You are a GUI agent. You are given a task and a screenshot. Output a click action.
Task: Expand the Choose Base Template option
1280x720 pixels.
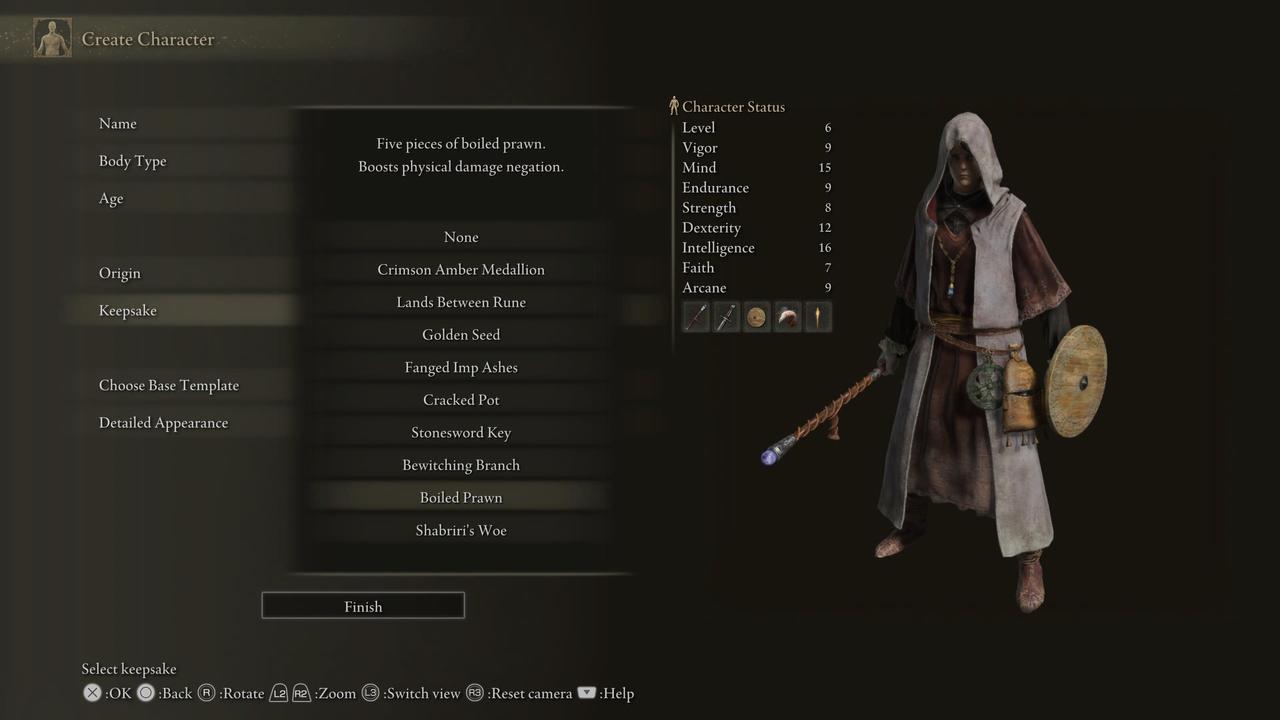click(168, 385)
